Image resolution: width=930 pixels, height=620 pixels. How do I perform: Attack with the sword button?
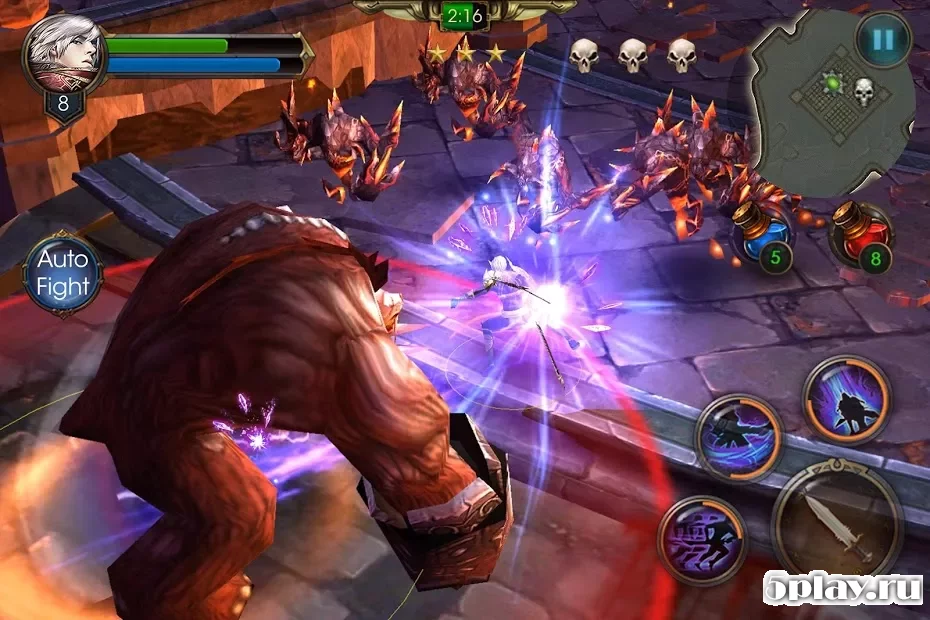tap(838, 526)
